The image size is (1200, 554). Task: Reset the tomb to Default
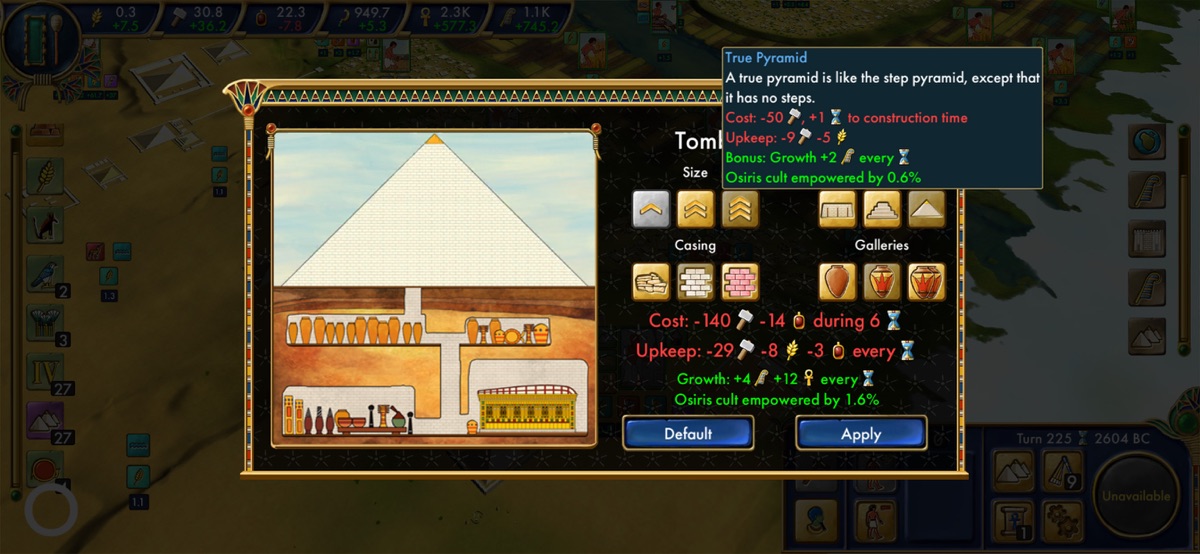click(x=688, y=434)
